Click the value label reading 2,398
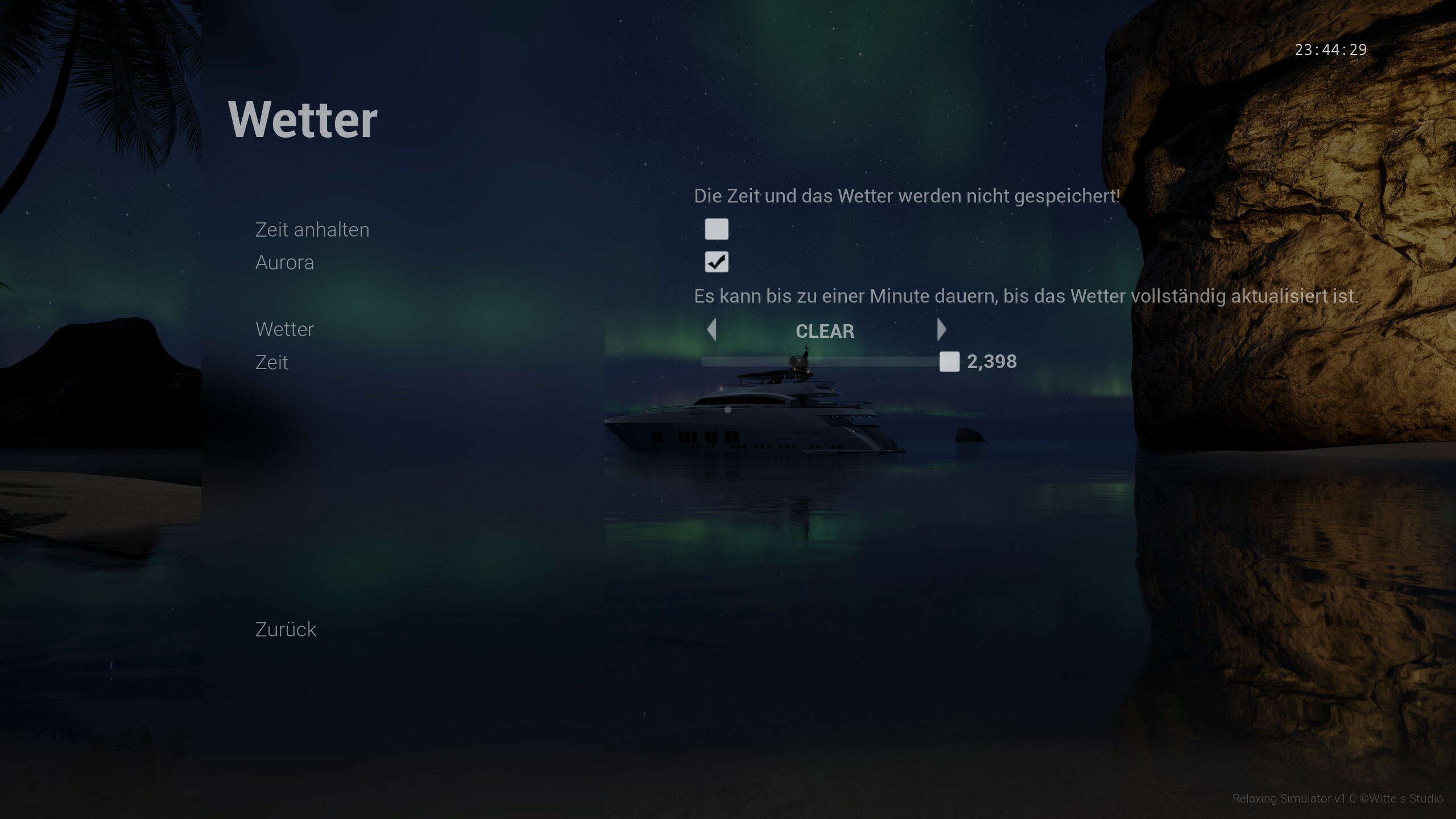 tap(992, 362)
